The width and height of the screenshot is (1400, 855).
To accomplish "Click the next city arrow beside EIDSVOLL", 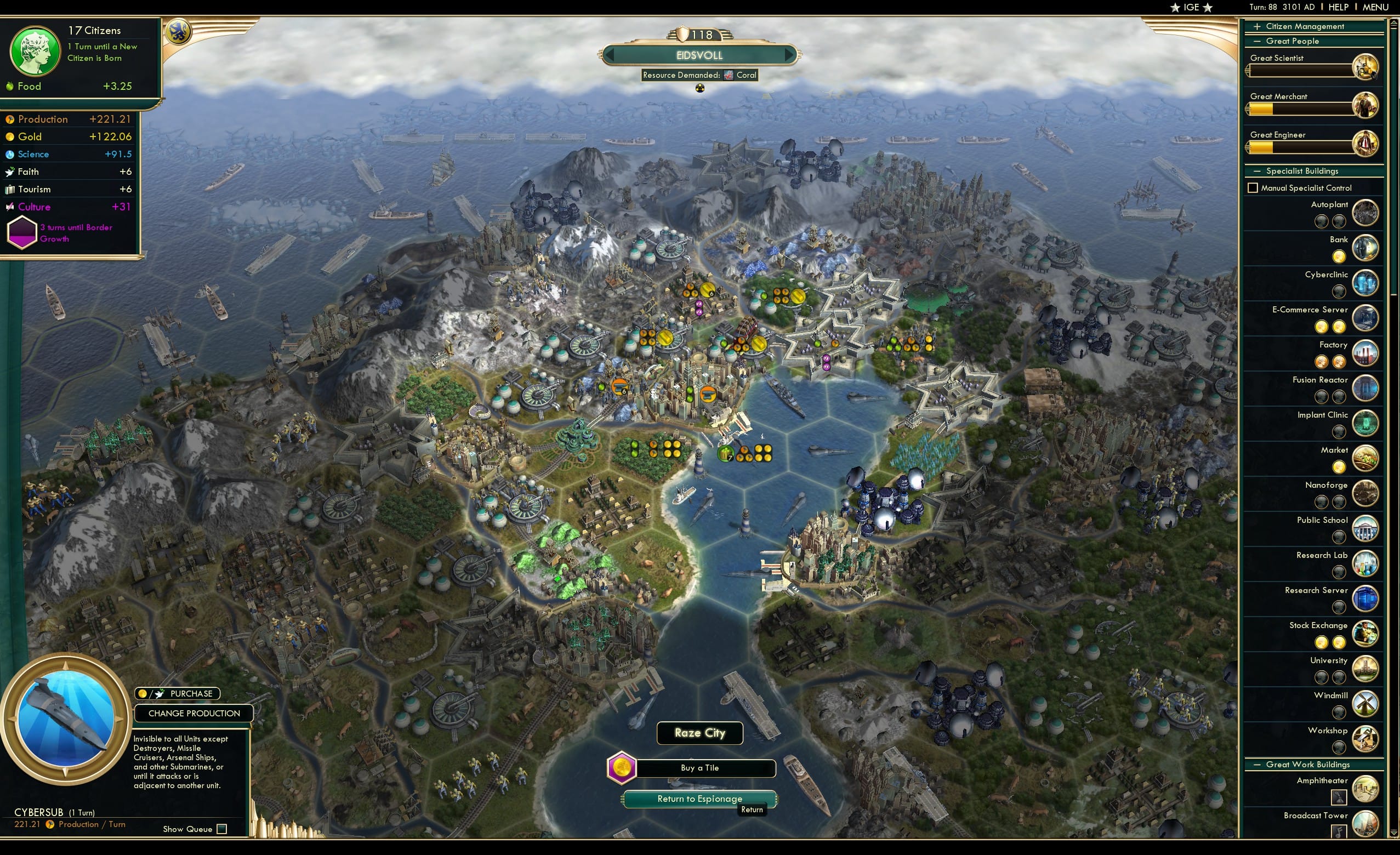I will tap(790, 55).
